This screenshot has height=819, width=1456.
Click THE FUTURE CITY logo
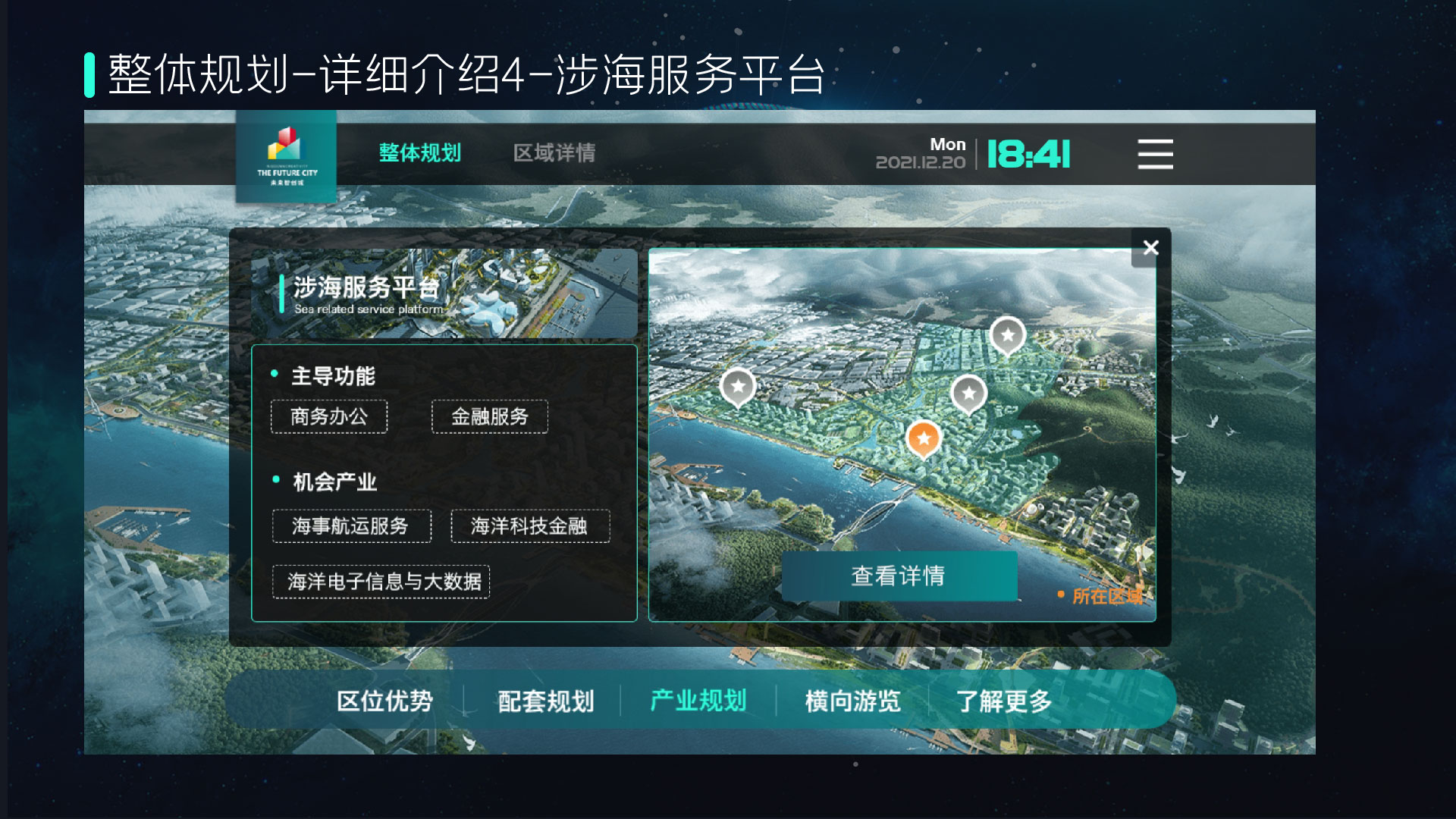(287, 155)
